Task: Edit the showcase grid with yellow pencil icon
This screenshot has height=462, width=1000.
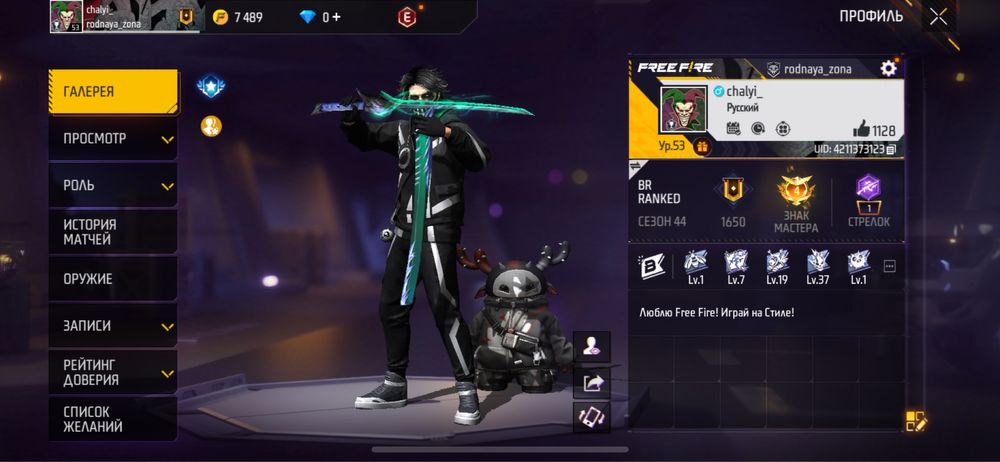Action: (x=917, y=421)
